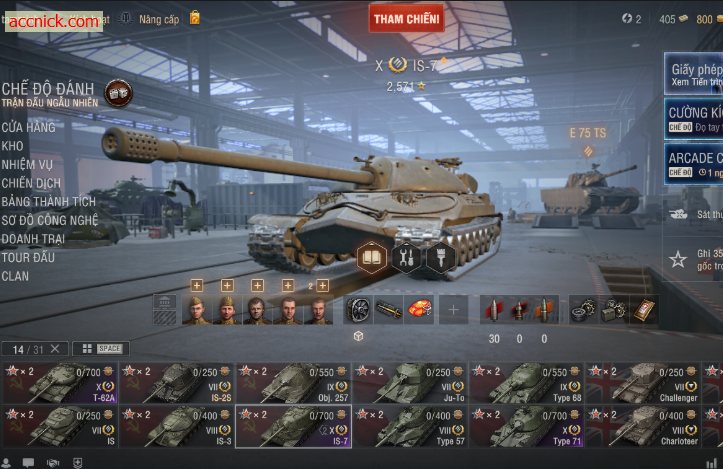Start battle with the THAM CHIẾN button

pyautogui.click(x=406, y=18)
